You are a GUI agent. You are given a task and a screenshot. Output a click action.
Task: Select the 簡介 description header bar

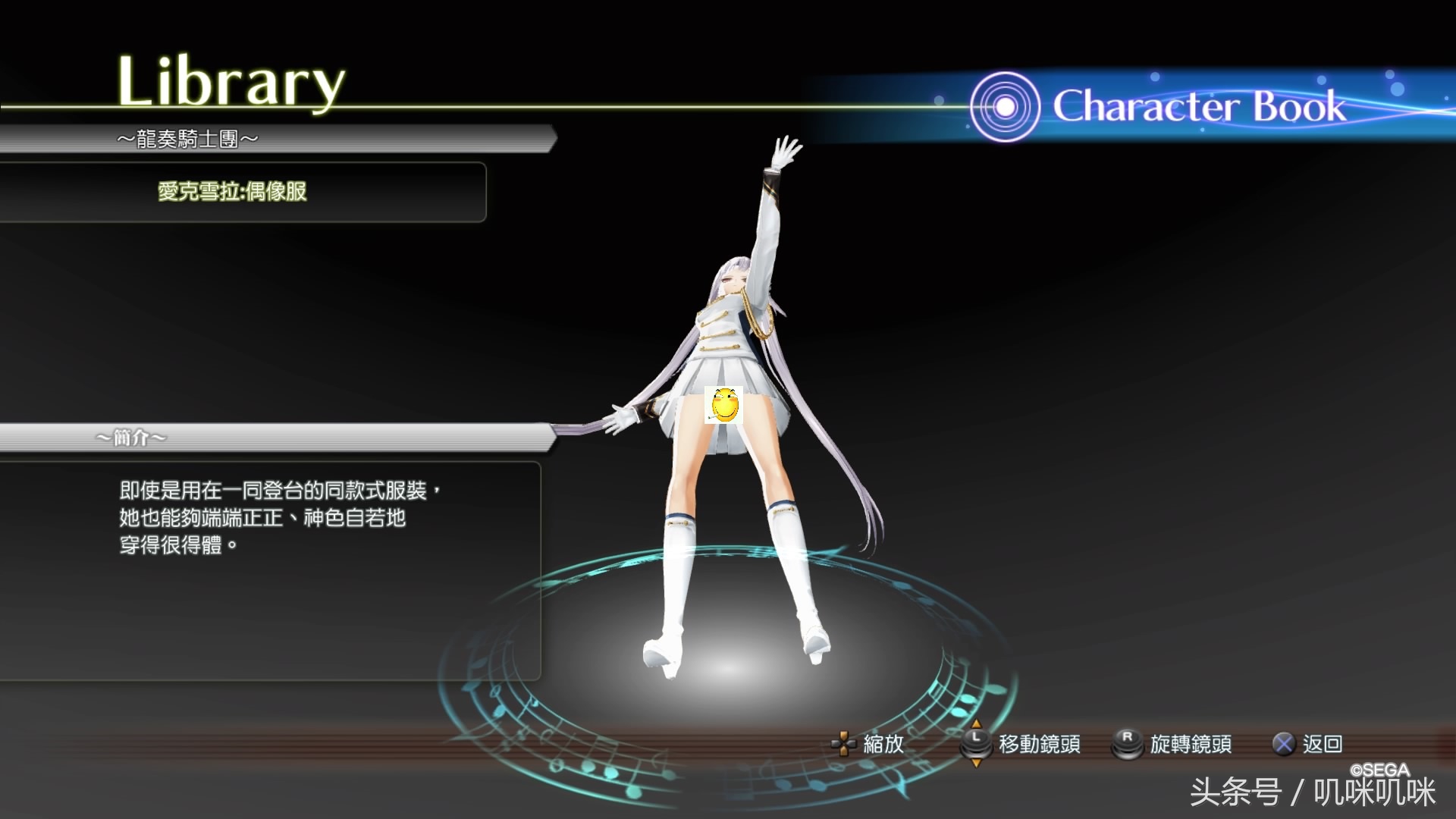pyautogui.click(x=131, y=438)
